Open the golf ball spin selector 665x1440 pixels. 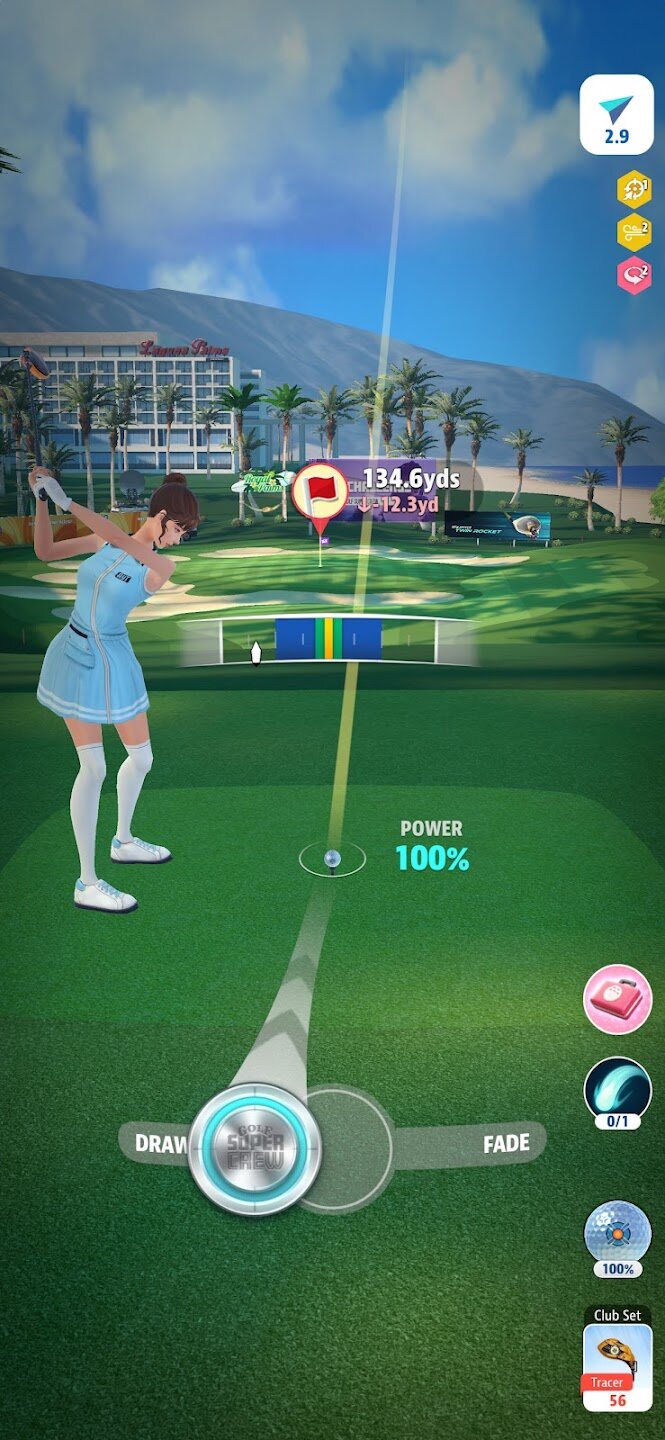tap(617, 1233)
